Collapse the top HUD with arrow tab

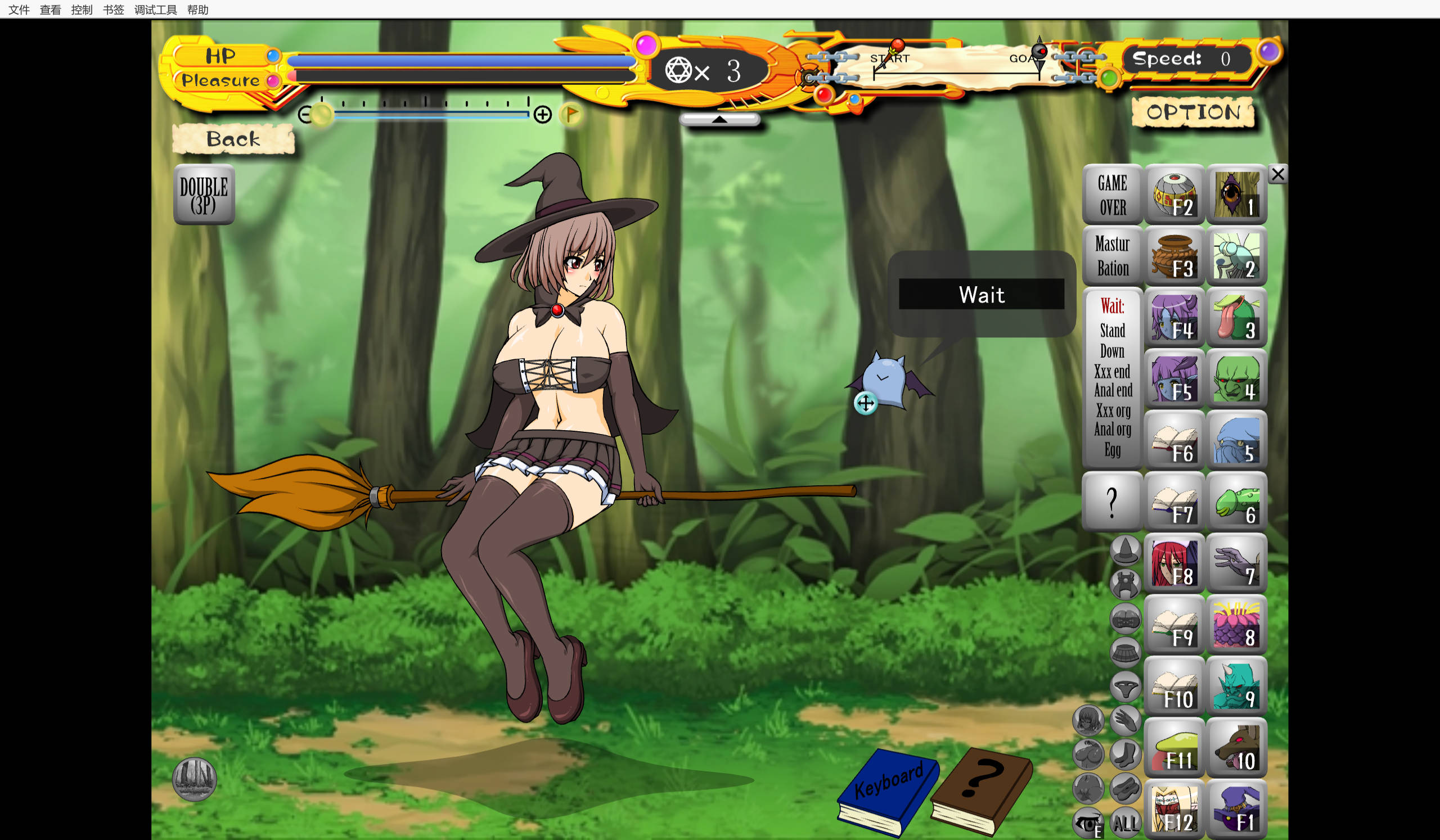pos(719,119)
